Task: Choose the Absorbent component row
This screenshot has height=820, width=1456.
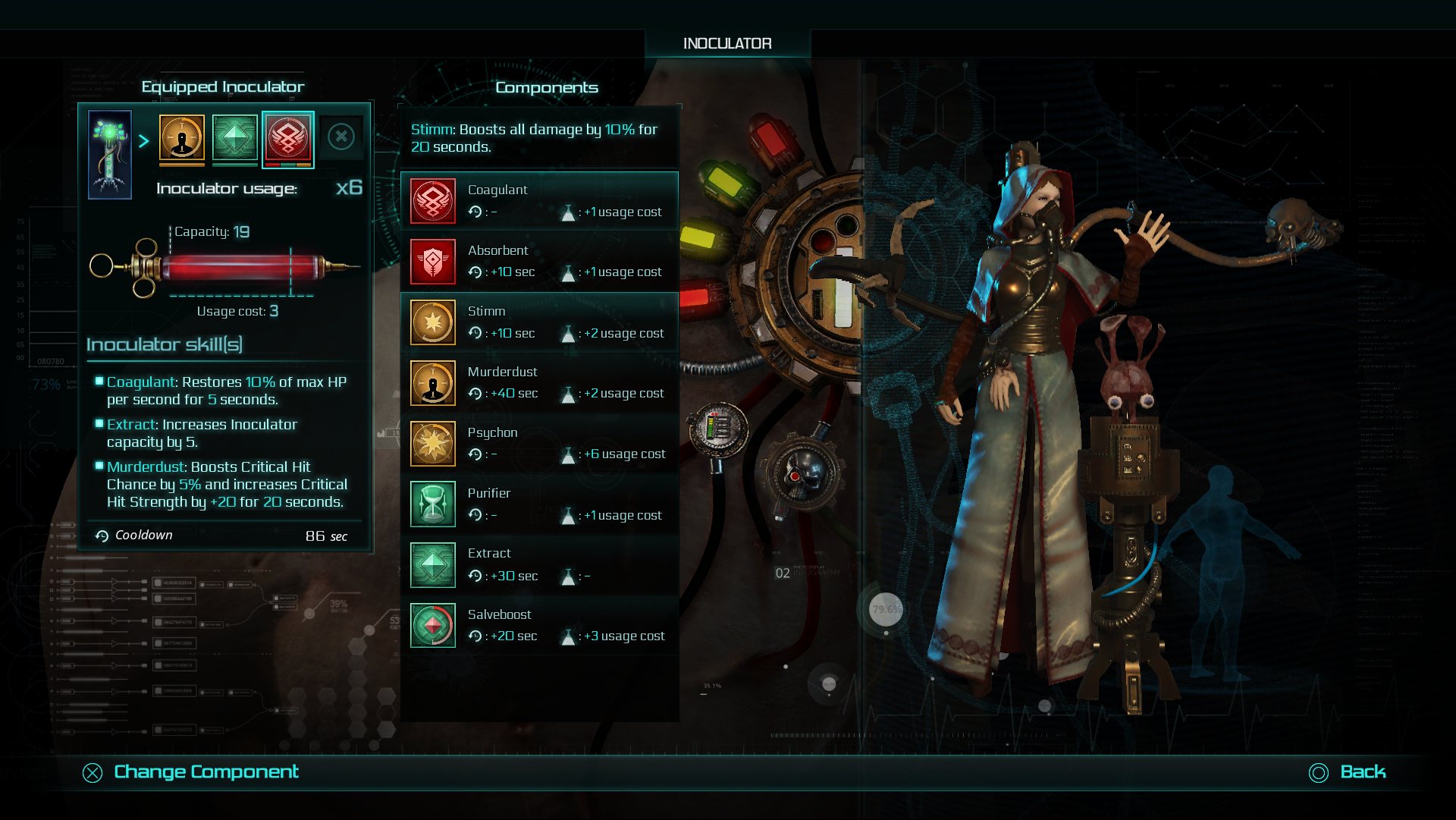Action: click(x=539, y=262)
